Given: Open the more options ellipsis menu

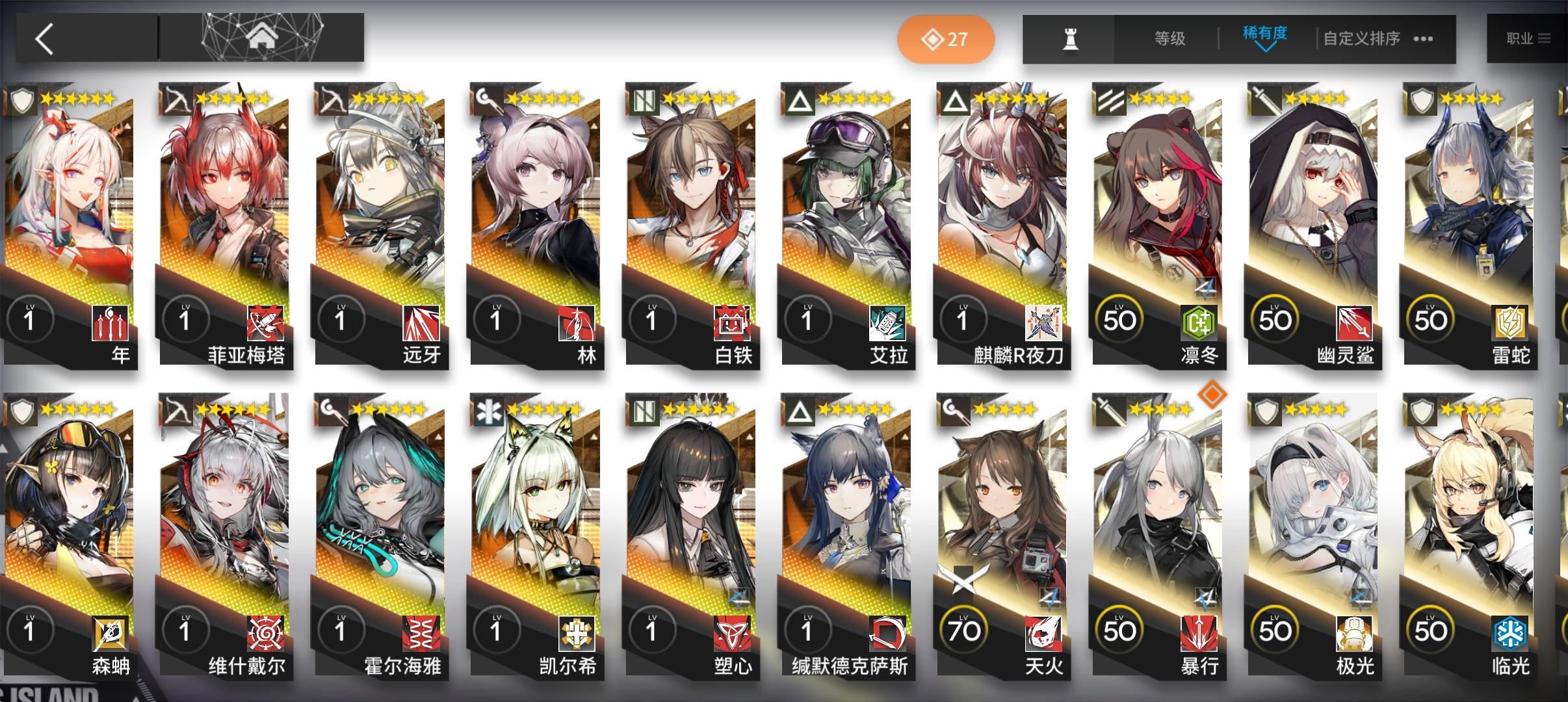Looking at the screenshot, I should pos(1424,40).
